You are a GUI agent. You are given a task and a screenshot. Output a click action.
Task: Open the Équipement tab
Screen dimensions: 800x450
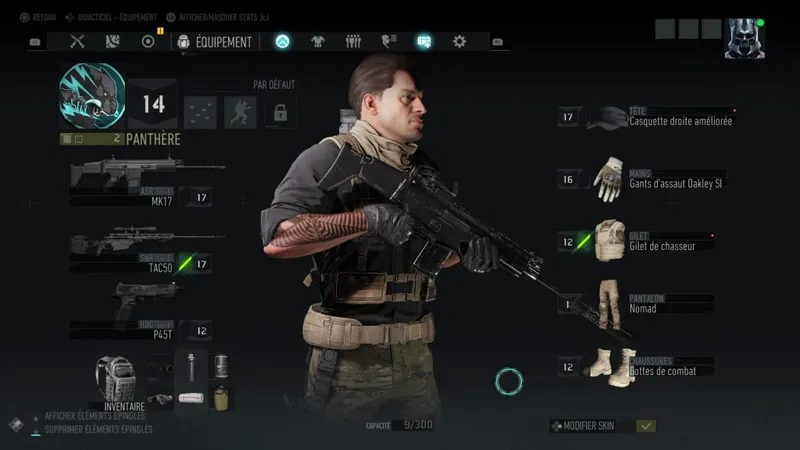pos(215,42)
